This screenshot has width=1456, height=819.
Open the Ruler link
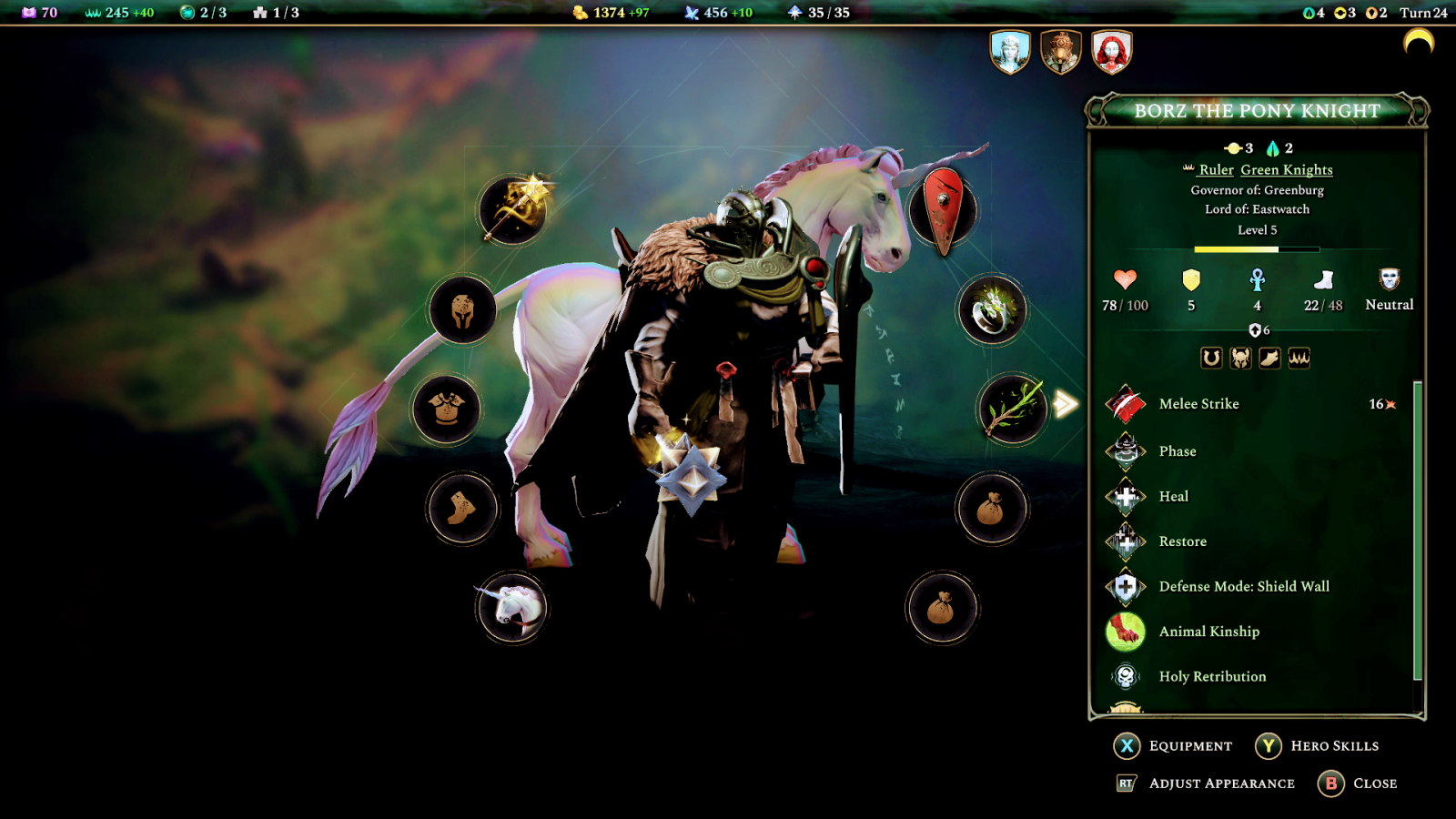pyautogui.click(x=1216, y=170)
